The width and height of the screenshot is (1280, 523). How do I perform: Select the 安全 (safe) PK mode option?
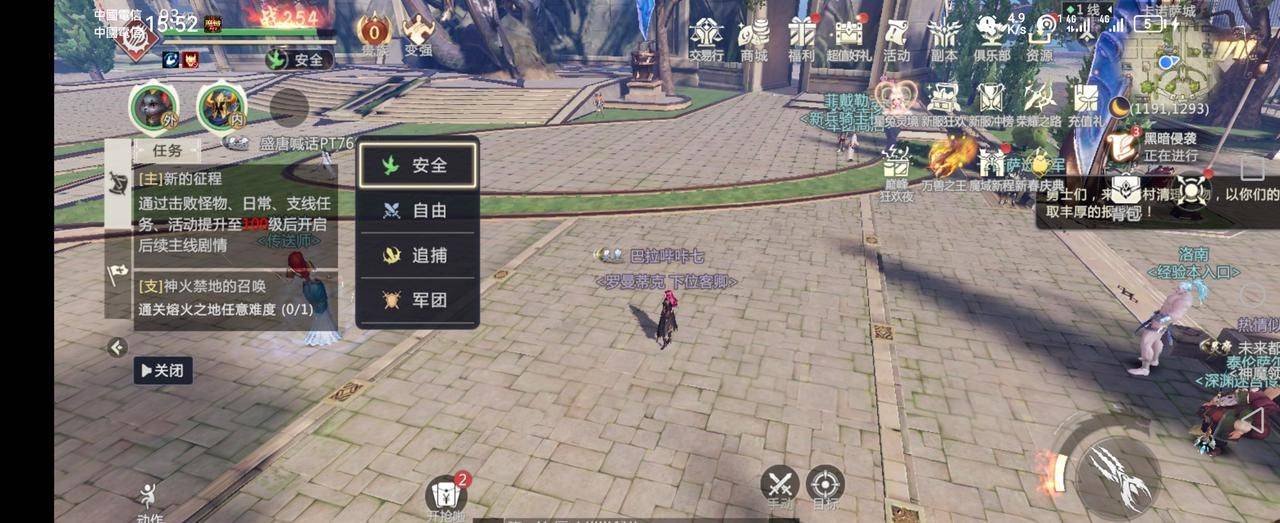418,165
